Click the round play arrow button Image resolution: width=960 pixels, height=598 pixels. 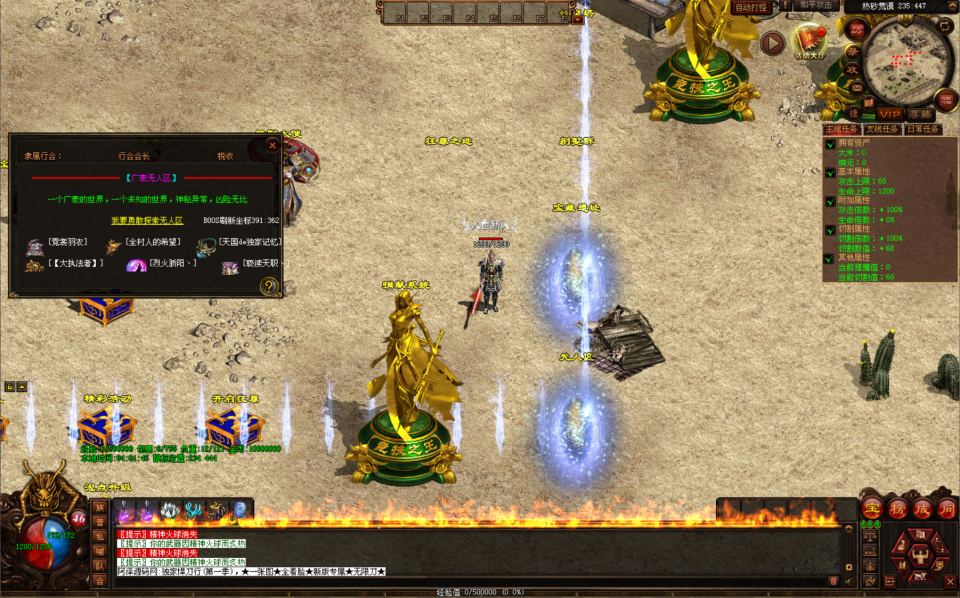772,43
